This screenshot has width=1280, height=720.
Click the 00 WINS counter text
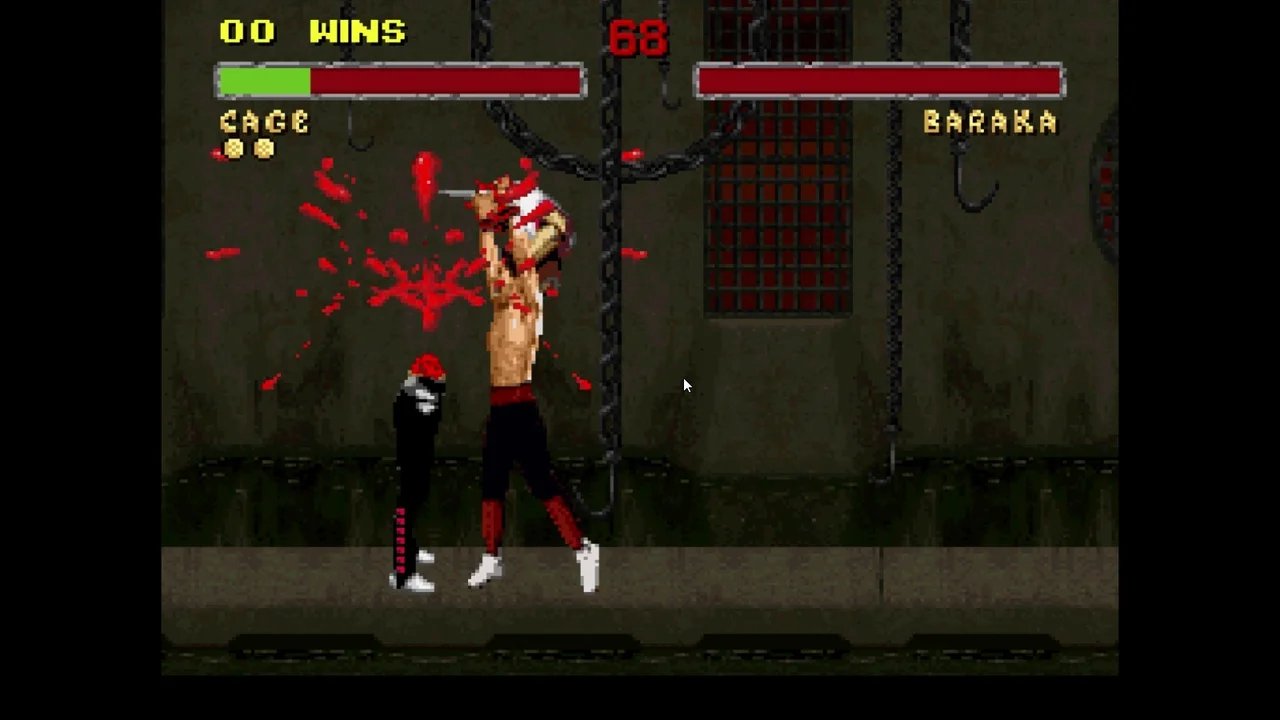(310, 32)
